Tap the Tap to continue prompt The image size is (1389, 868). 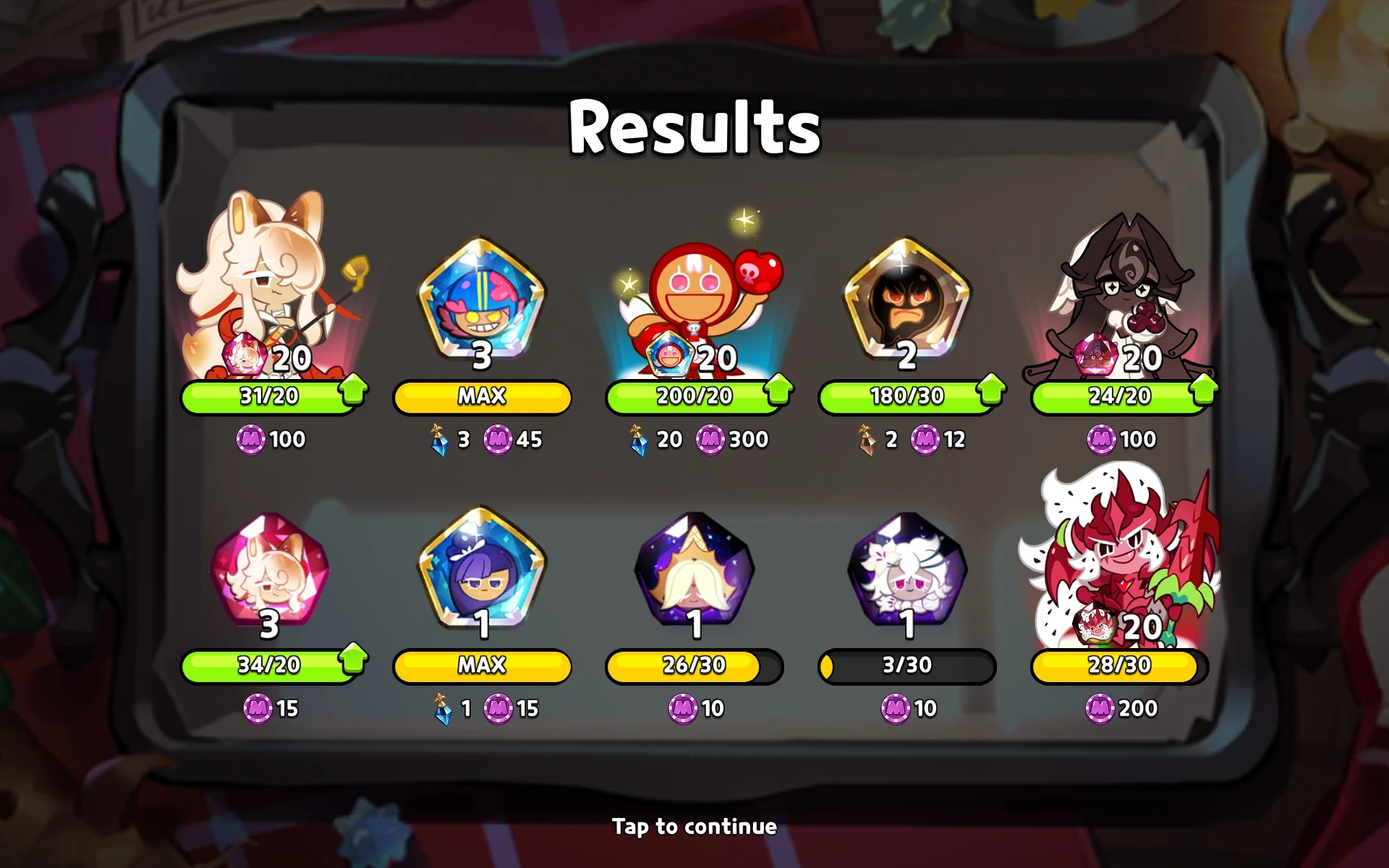[x=694, y=826]
